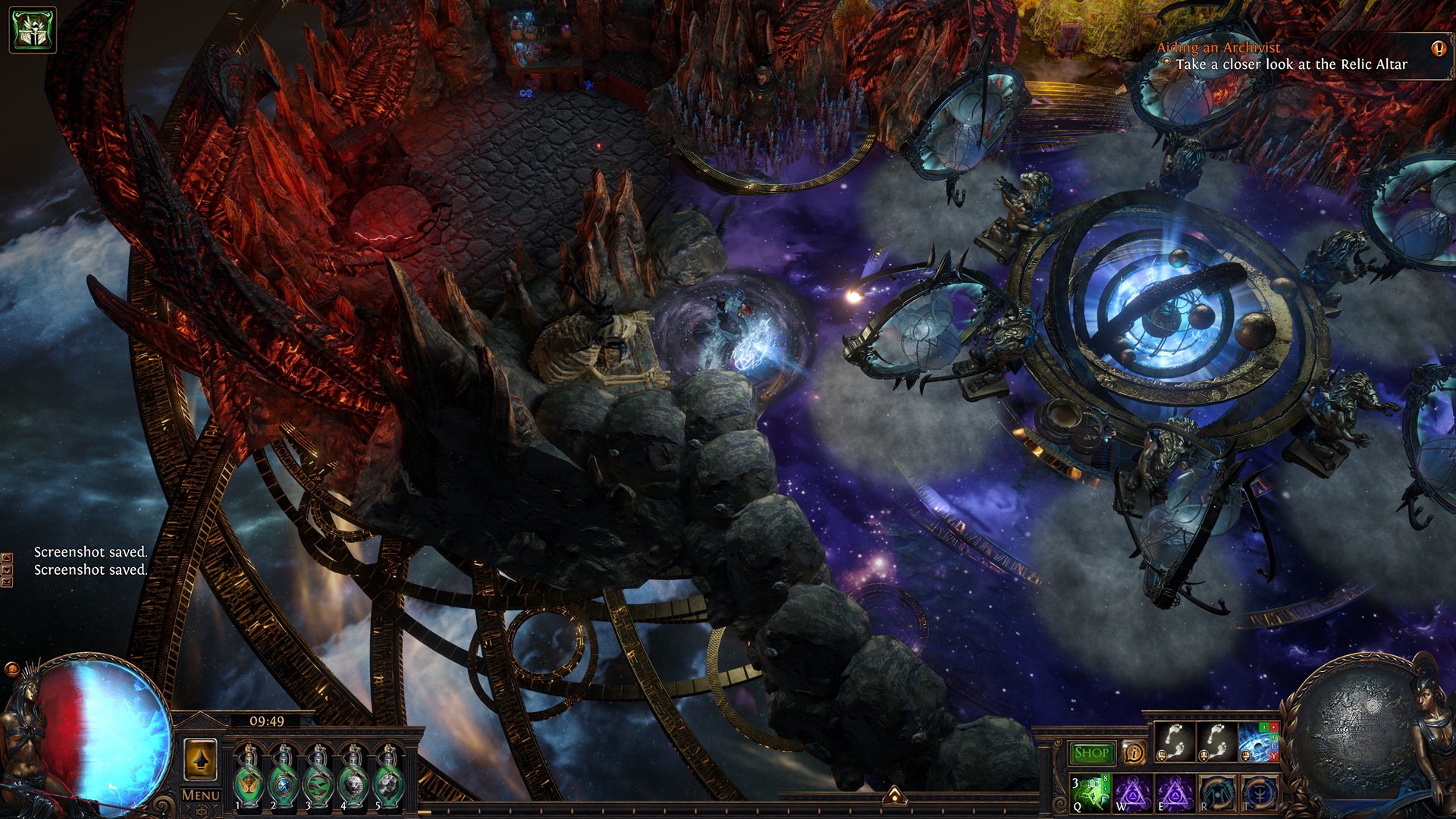Click the orange quest alert exclamation icon
Screen dimensions: 1456x819
1438,49
